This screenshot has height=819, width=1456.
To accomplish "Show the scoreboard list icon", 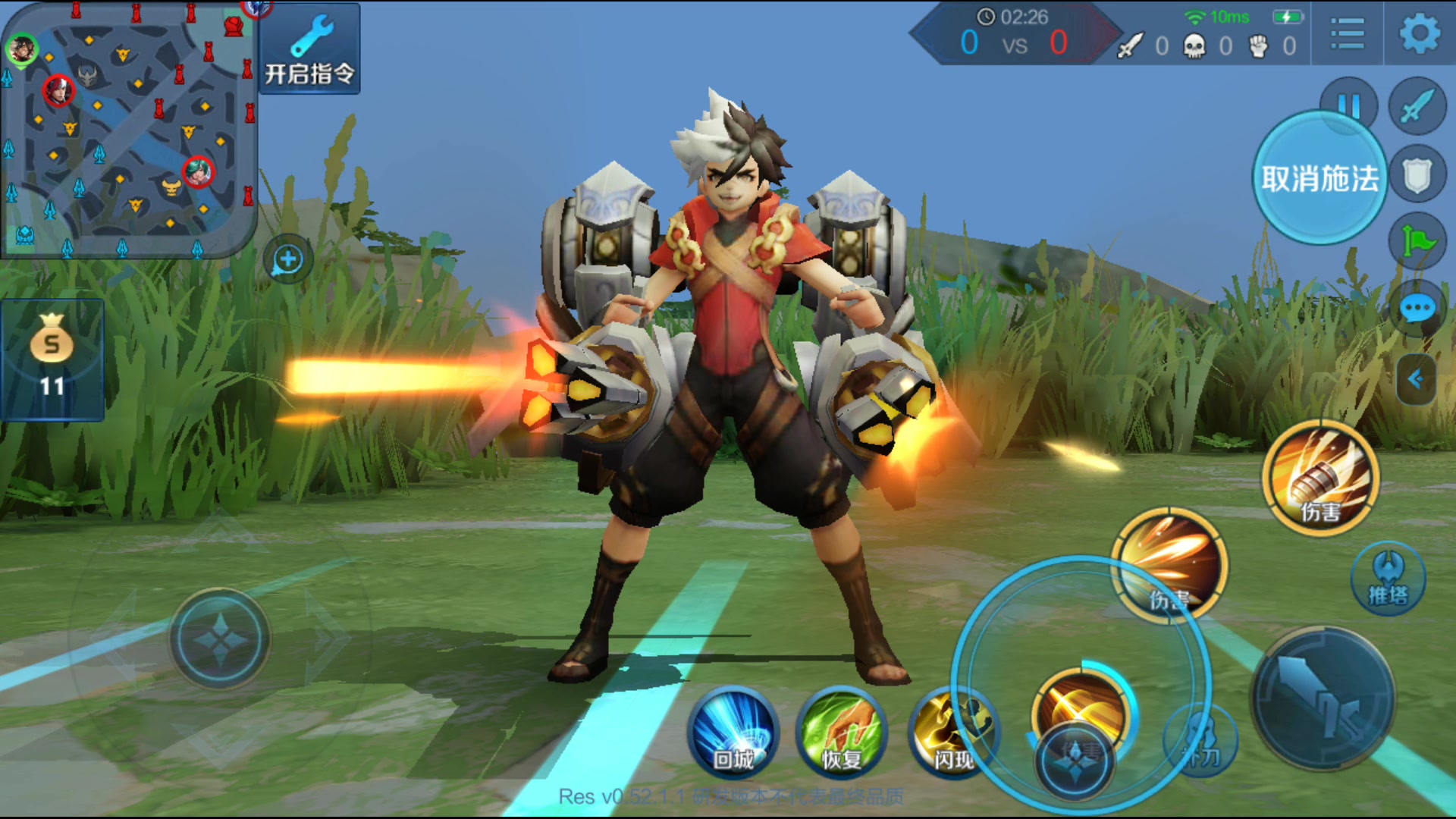I will tap(1347, 34).
